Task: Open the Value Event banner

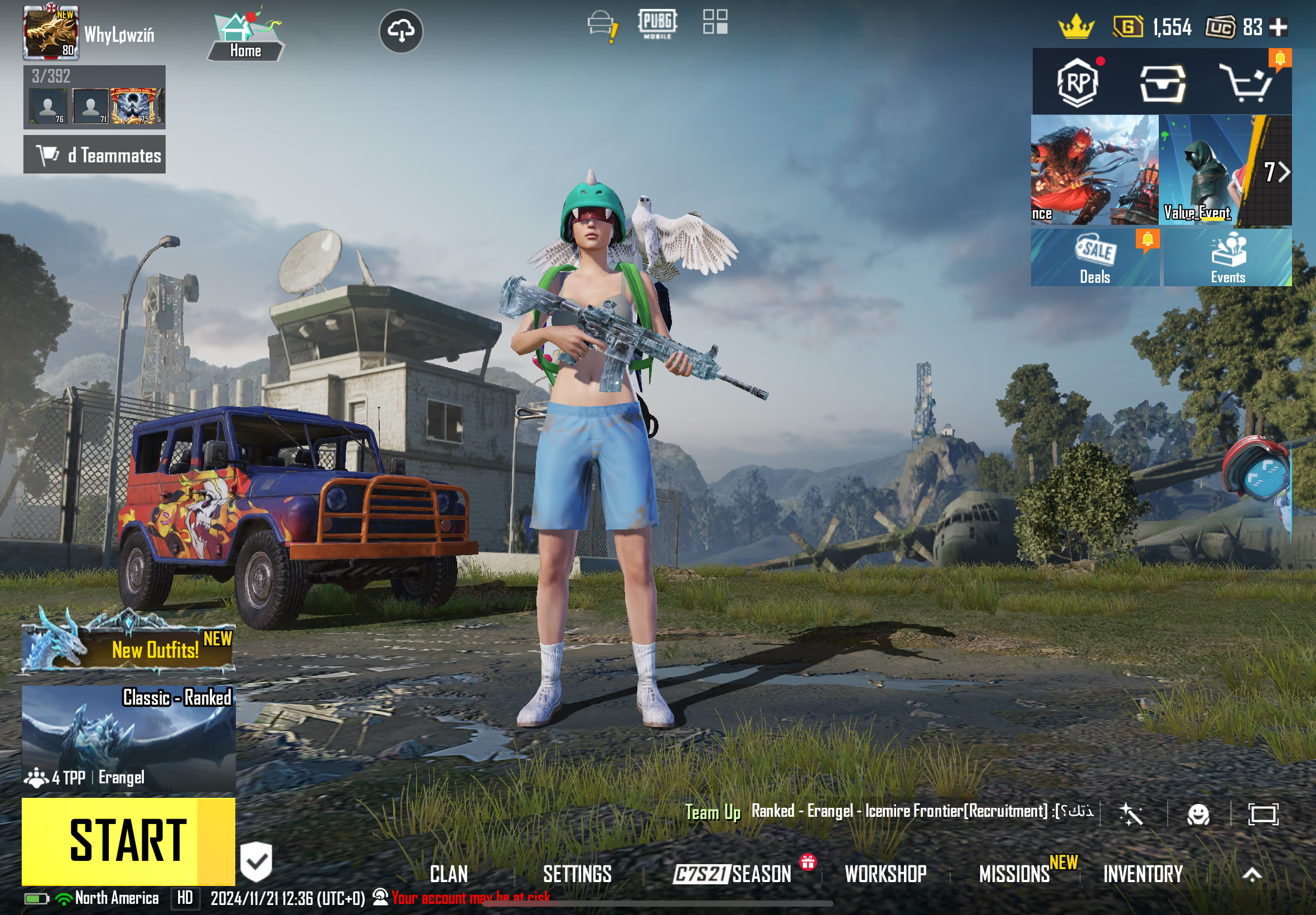Action: [x=1203, y=170]
